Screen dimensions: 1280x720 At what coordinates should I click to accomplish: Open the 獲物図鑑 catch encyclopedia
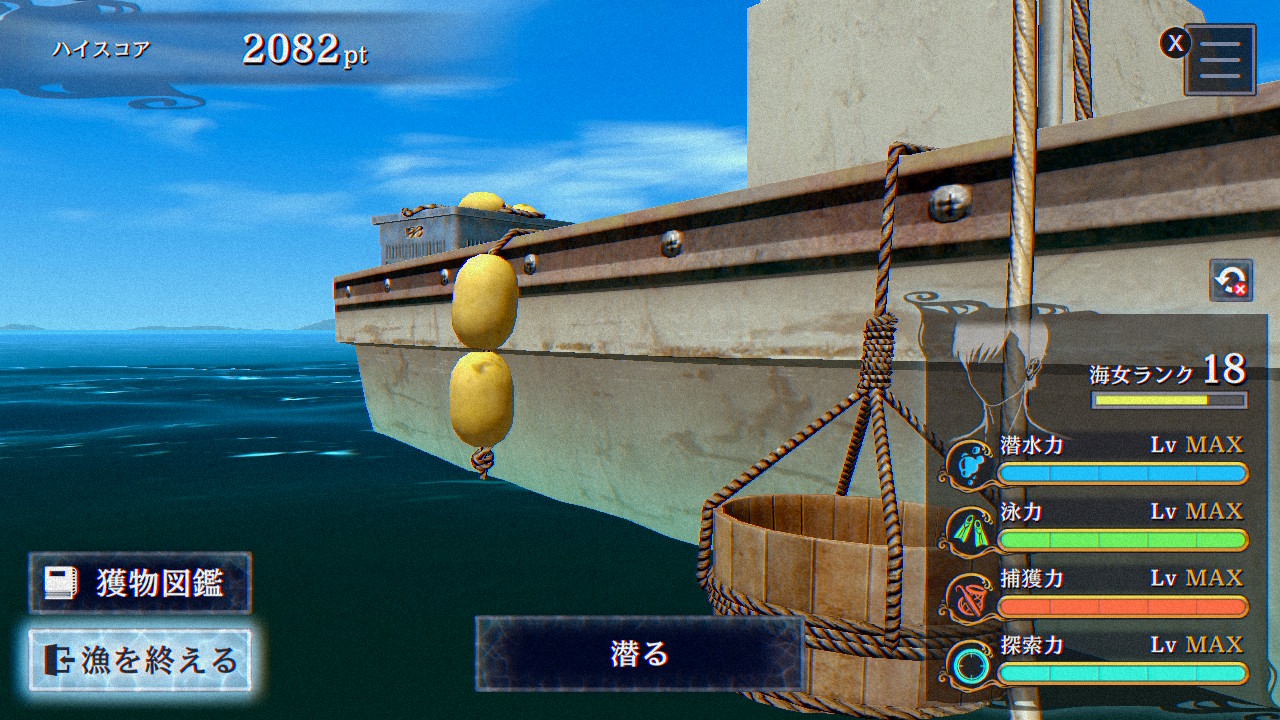140,583
